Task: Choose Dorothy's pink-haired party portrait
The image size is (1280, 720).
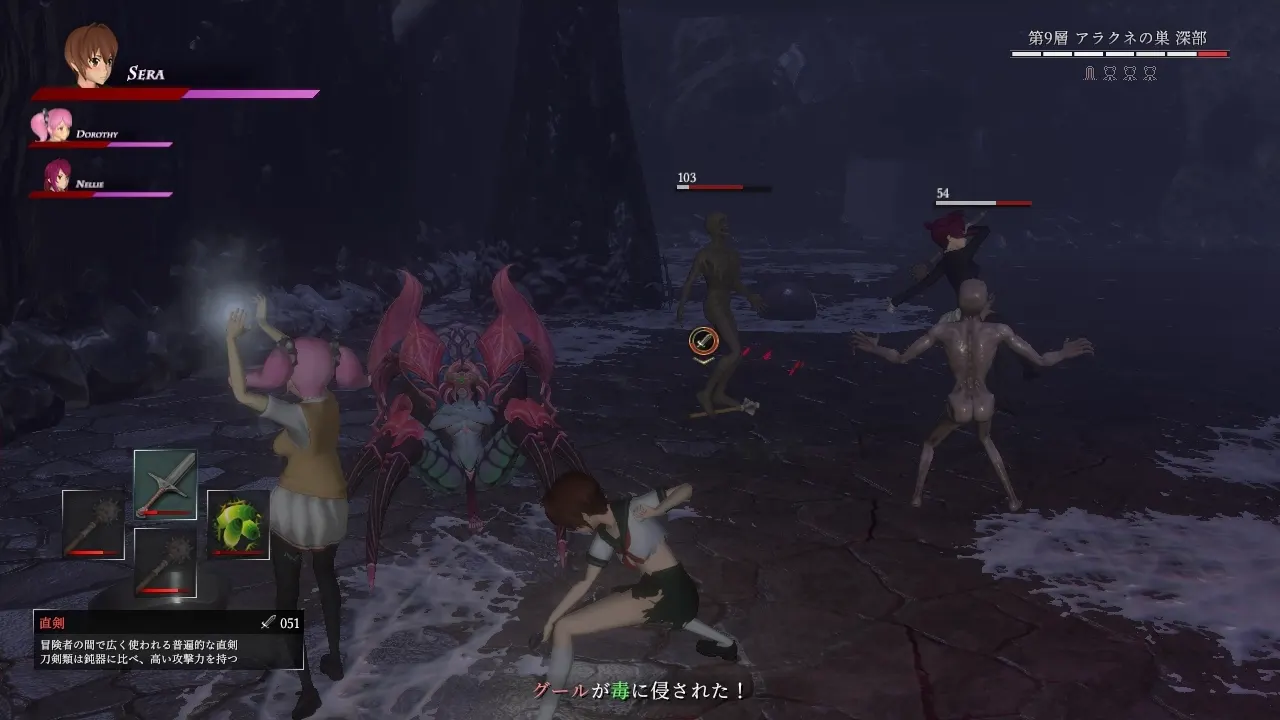Action: (52, 127)
